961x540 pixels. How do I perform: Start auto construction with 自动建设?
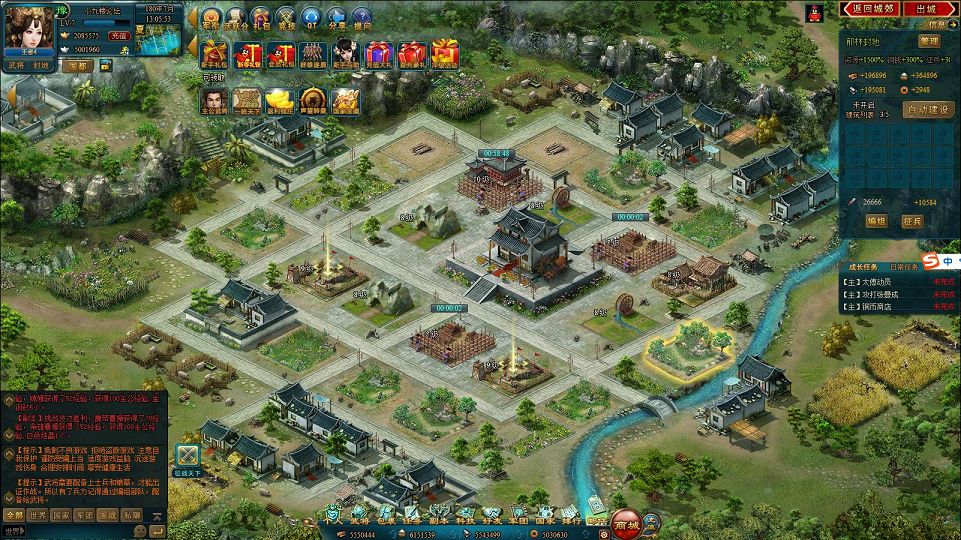(x=927, y=110)
